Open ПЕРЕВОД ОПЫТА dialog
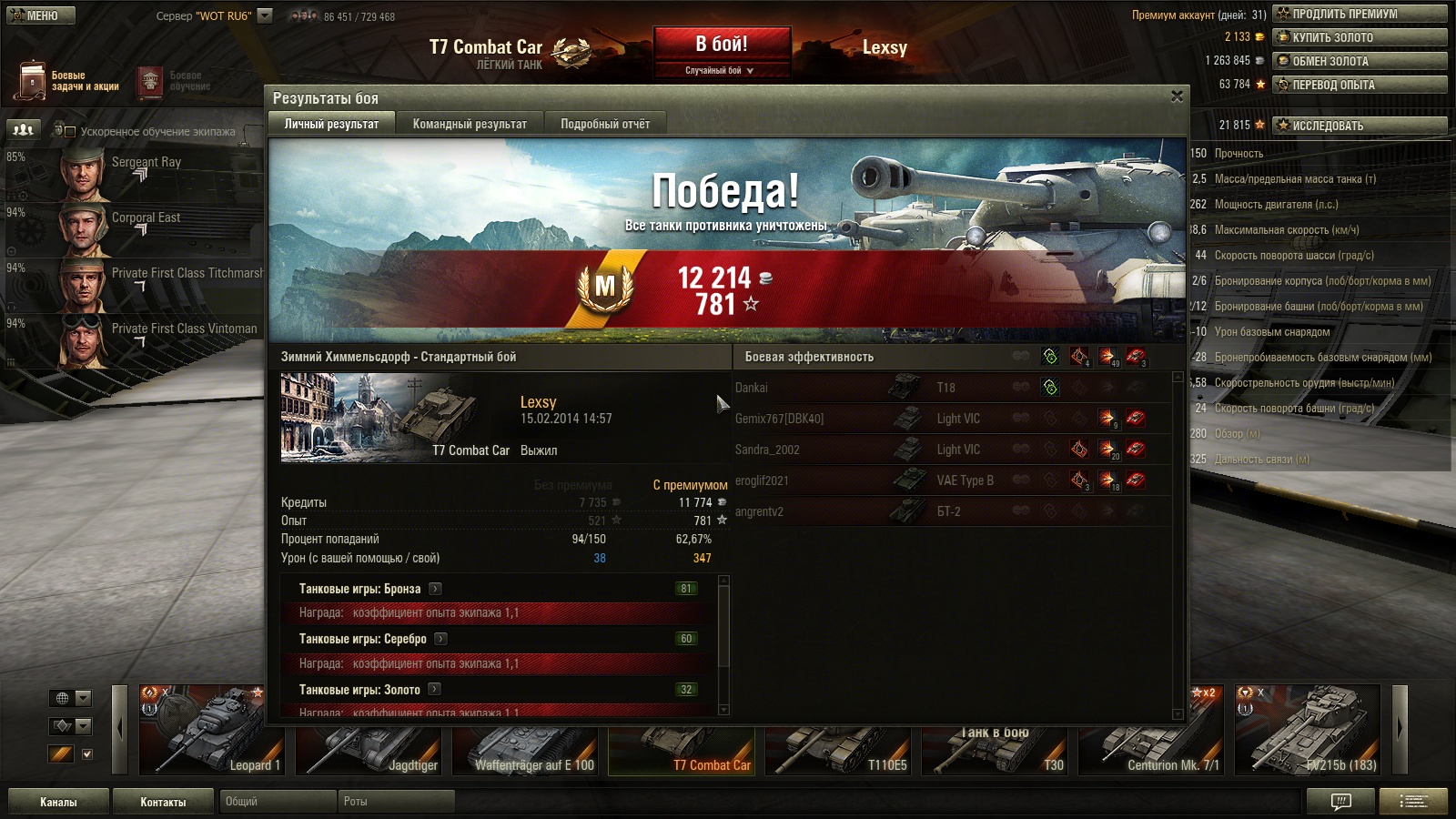Viewport: 1456px width, 819px height. [x=1360, y=85]
